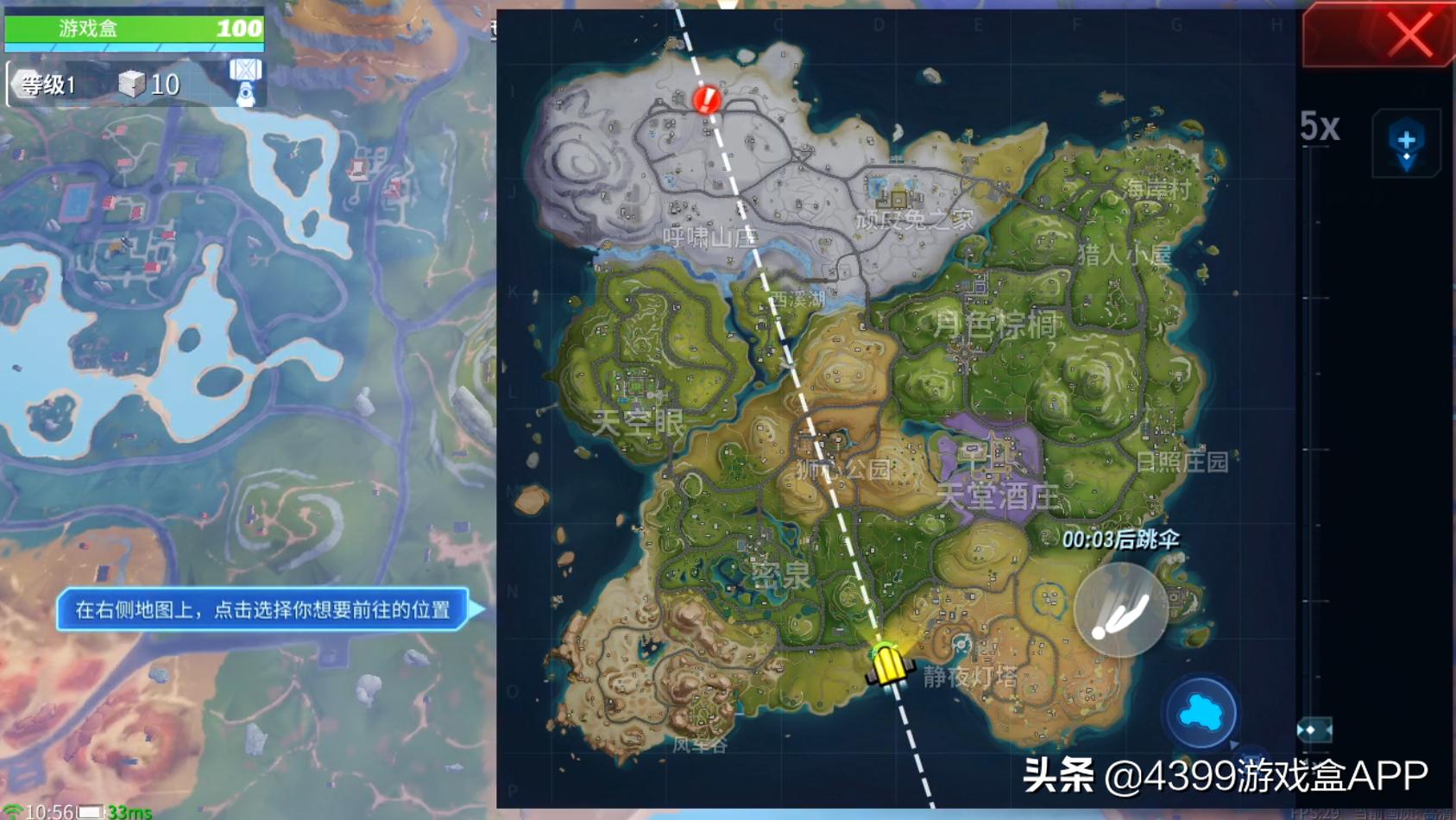Tap the network signal icon at bottom left
The height and width of the screenshot is (820, 1456).
click(x=11, y=811)
